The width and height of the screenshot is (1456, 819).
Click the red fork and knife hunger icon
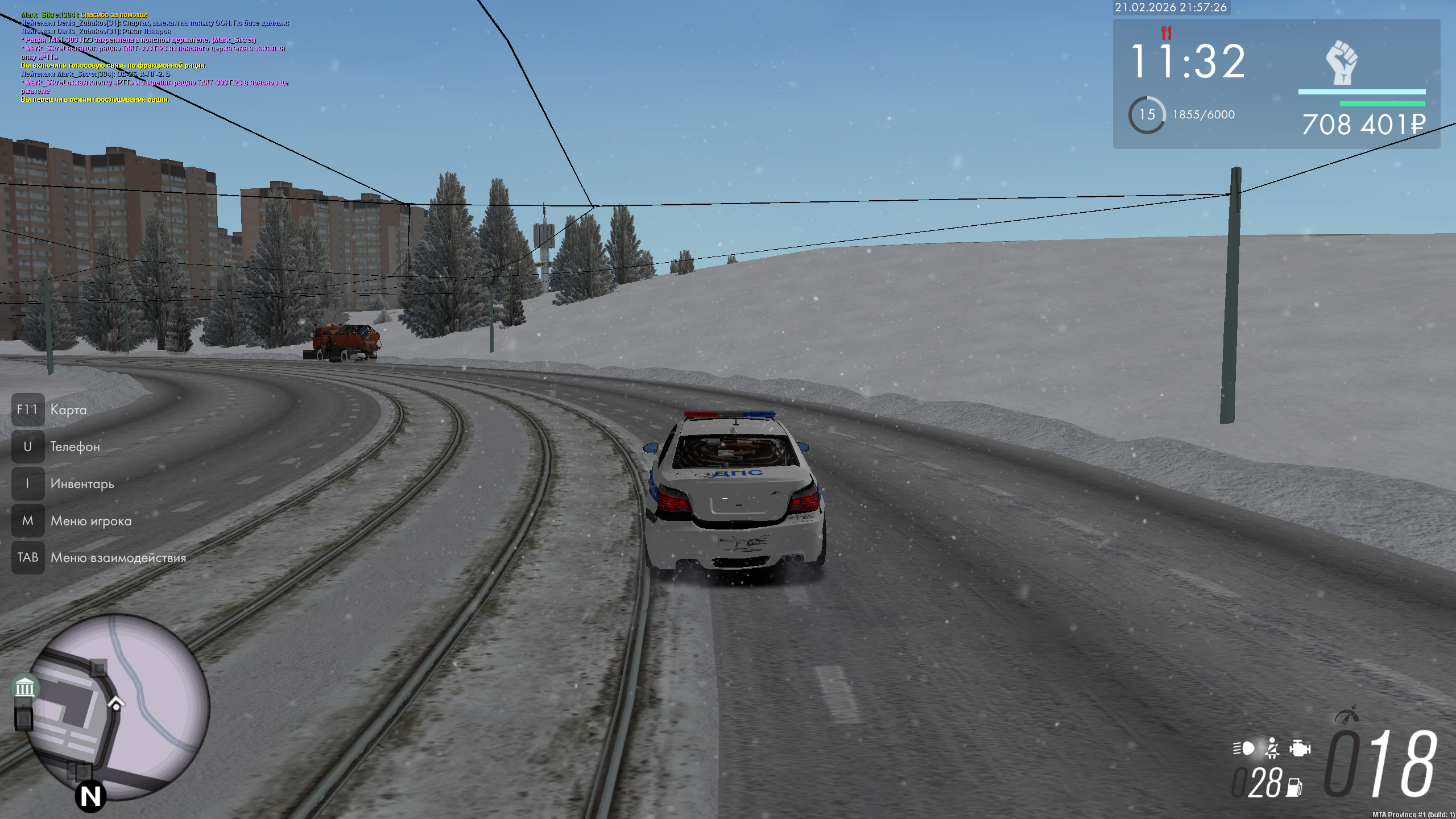1166,32
